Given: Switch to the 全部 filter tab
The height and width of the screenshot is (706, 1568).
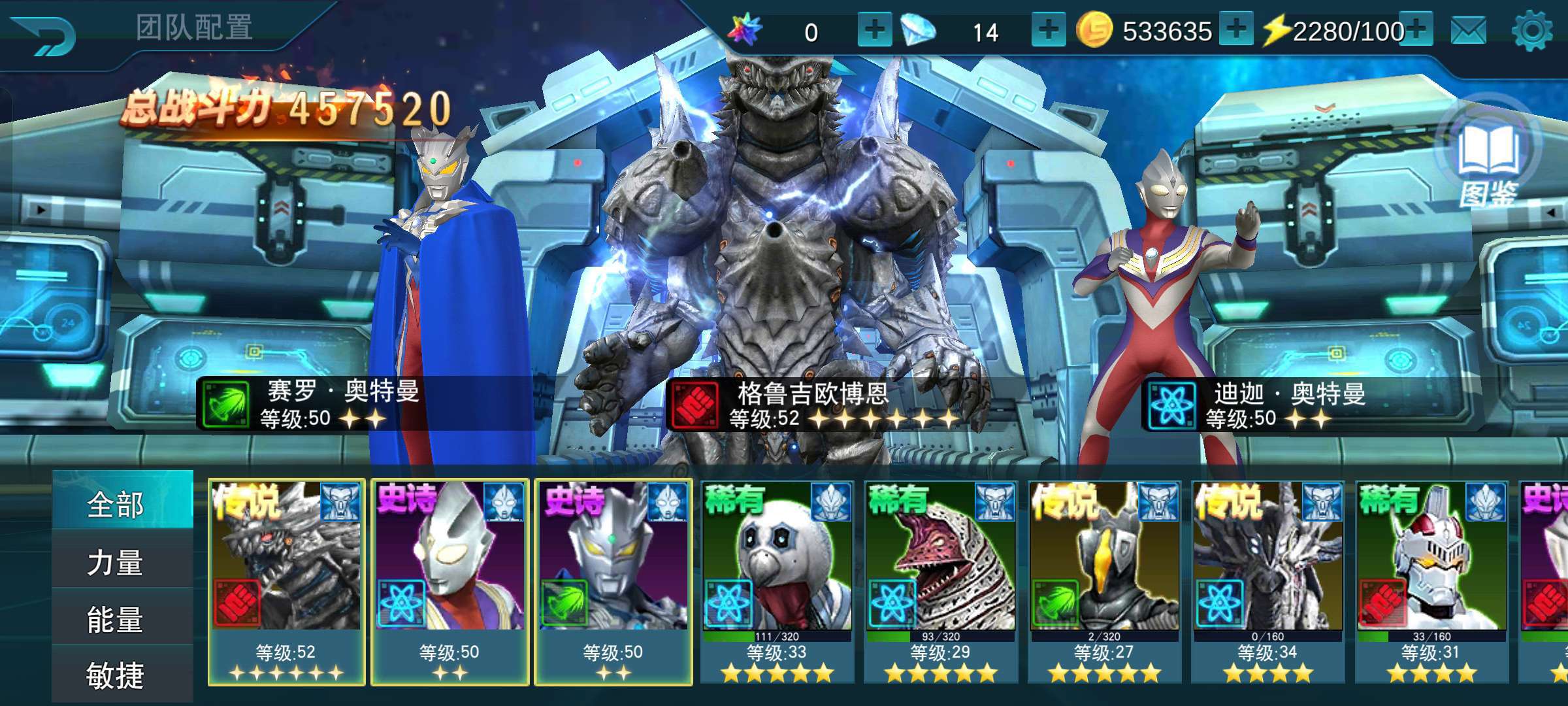Looking at the screenshot, I should (116, 505).
